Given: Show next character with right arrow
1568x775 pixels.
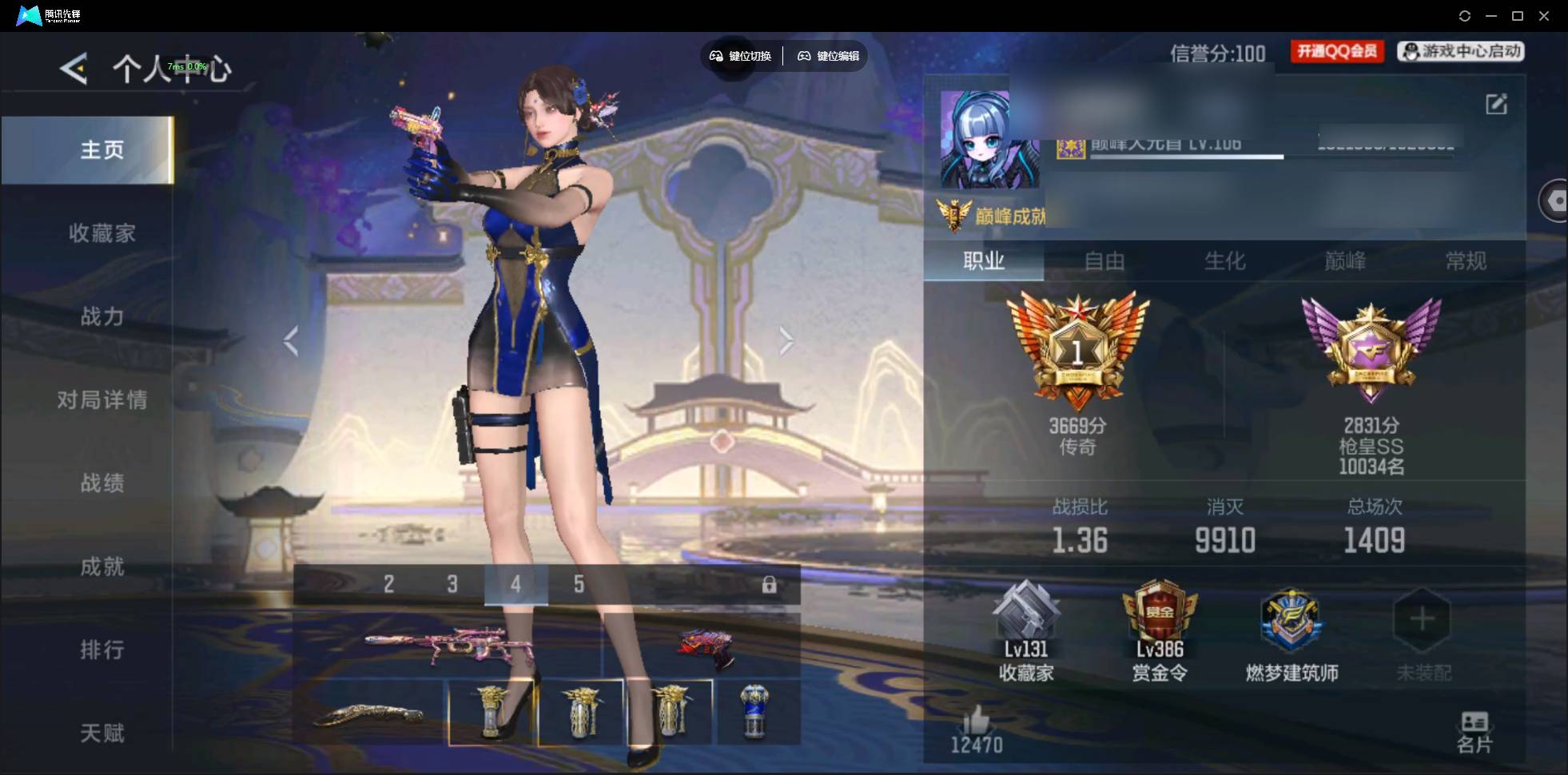Looking at the screenshot, I should [786, 341].
